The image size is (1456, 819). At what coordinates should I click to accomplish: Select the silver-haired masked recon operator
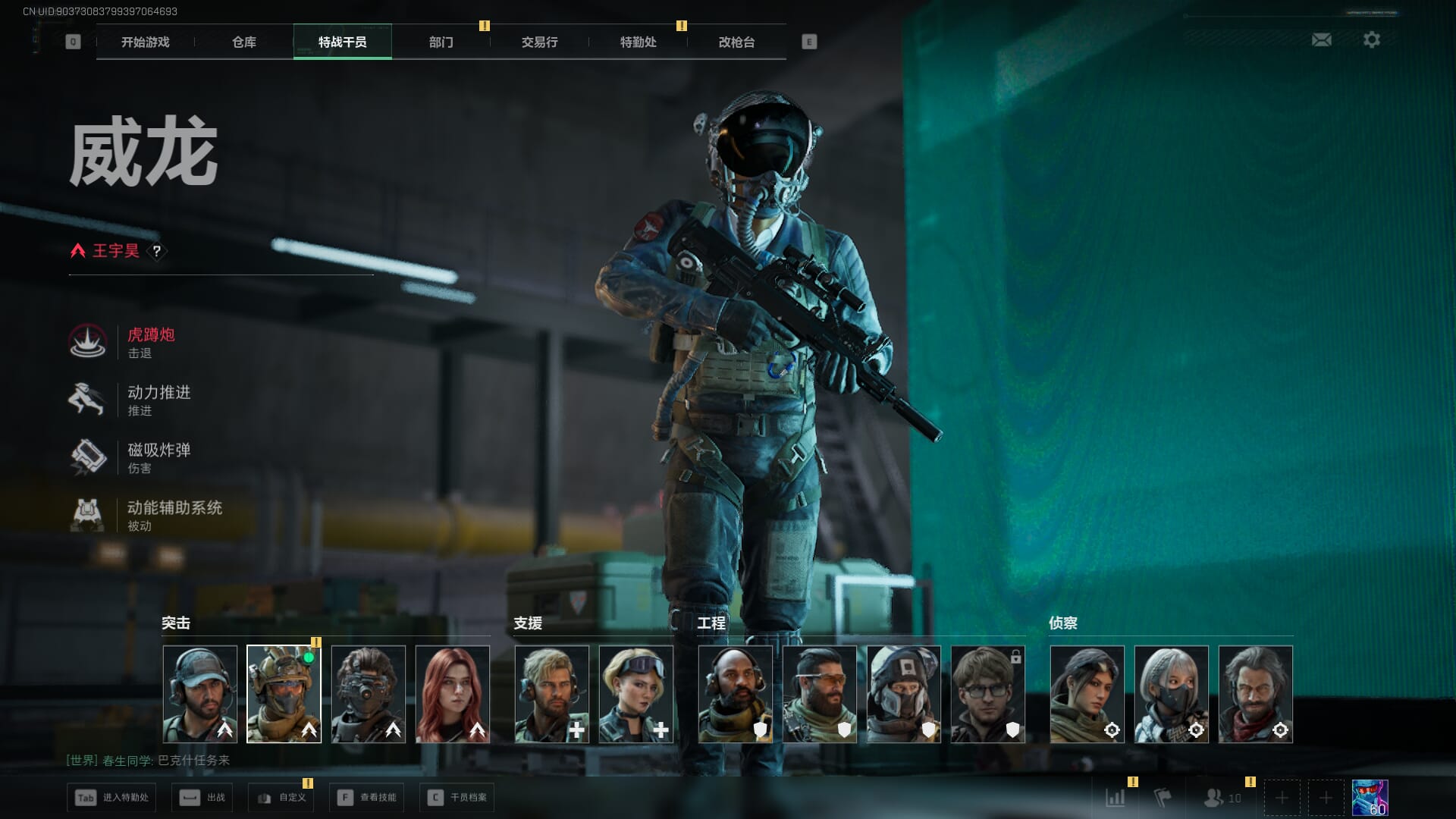pyautogui.click(x=1171, y=693)
